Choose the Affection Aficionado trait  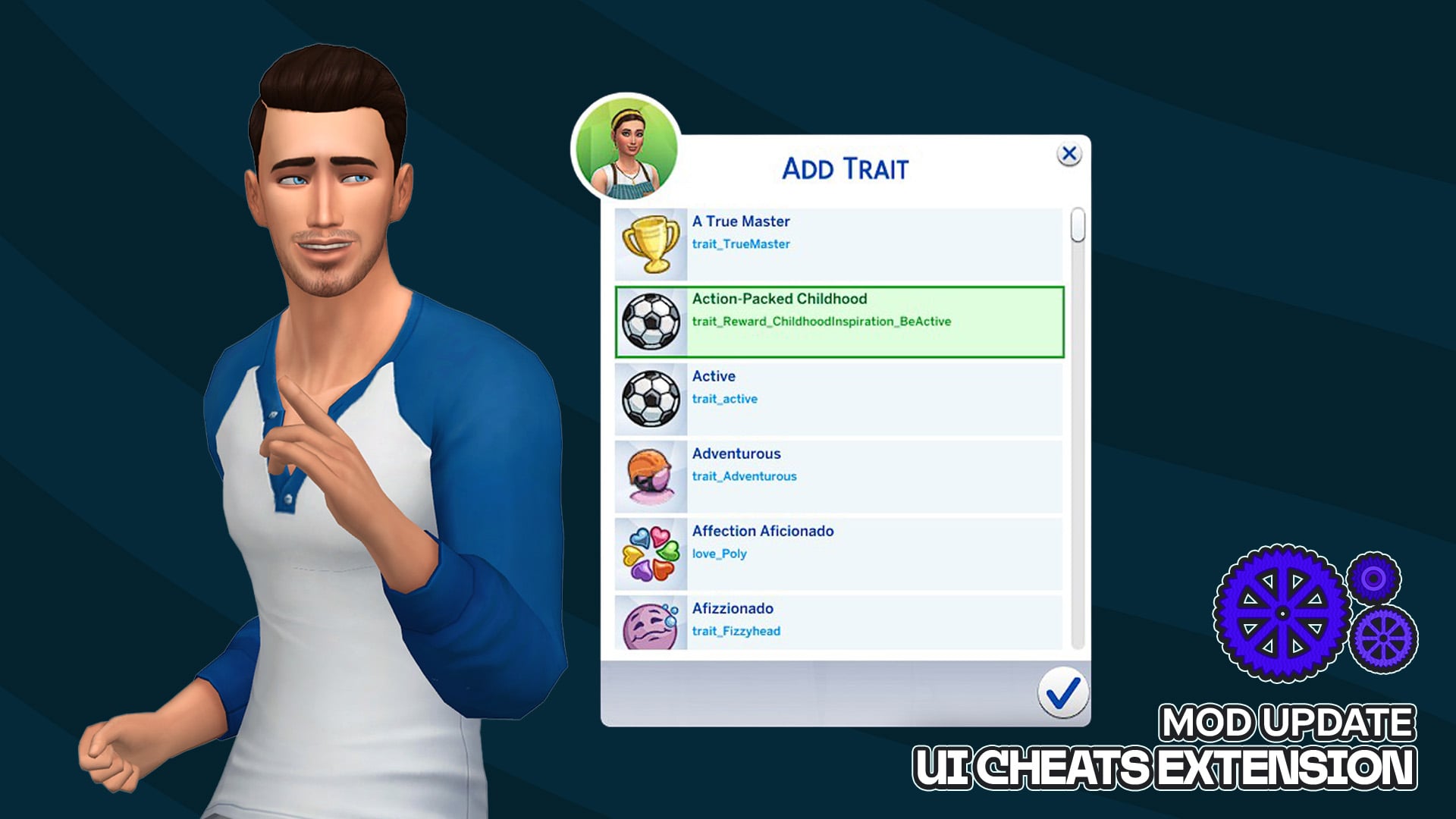[838, 554]
